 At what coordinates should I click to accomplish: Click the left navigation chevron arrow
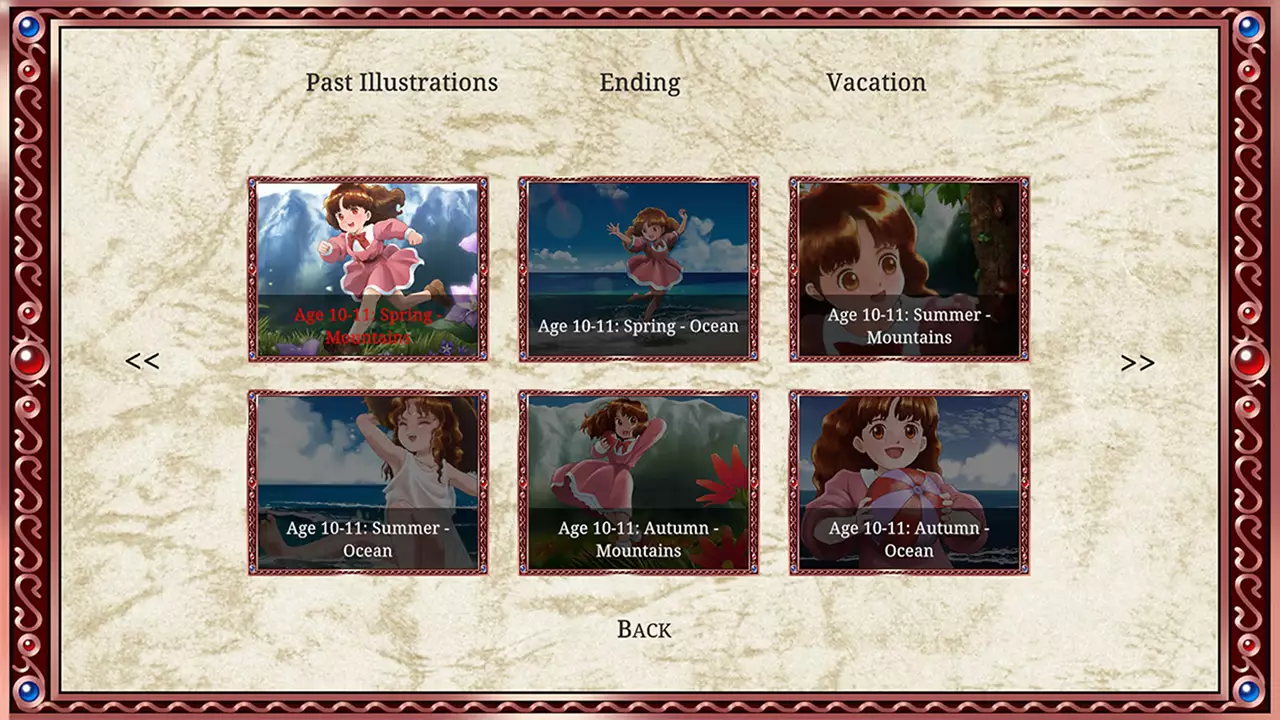142,361
